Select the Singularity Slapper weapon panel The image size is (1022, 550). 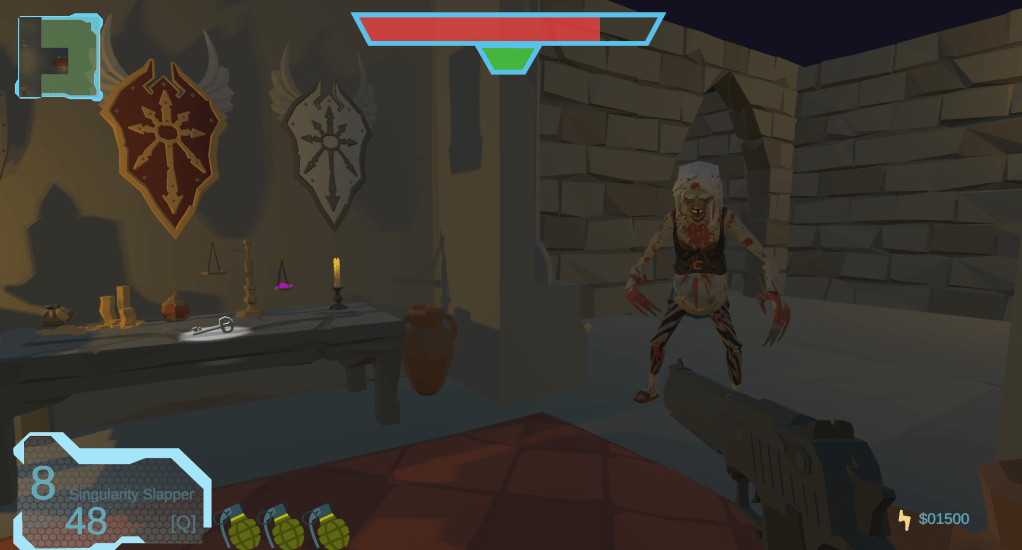coord(112,492)
